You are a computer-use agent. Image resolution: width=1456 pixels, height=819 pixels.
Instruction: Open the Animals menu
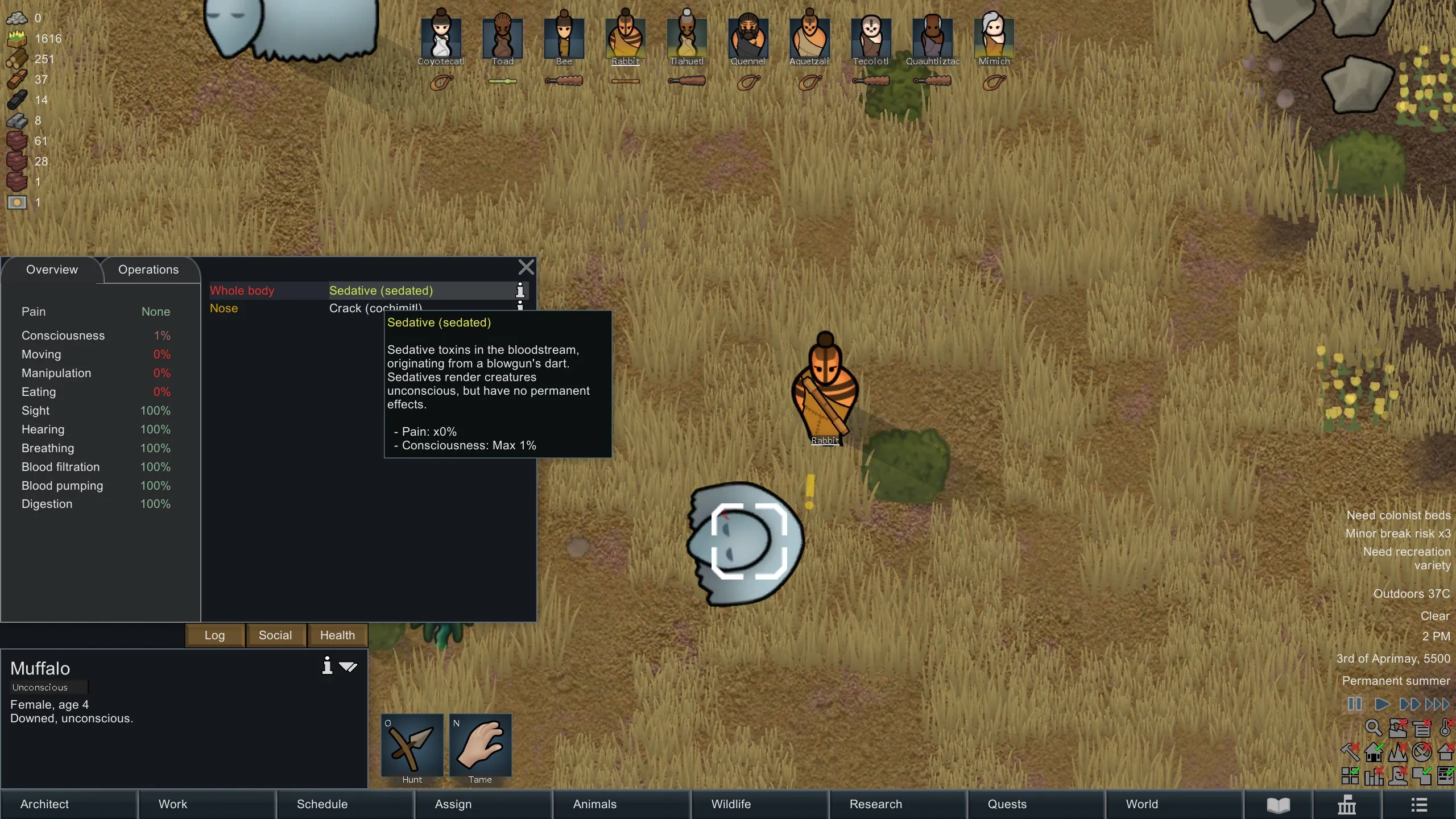[621, 804]
